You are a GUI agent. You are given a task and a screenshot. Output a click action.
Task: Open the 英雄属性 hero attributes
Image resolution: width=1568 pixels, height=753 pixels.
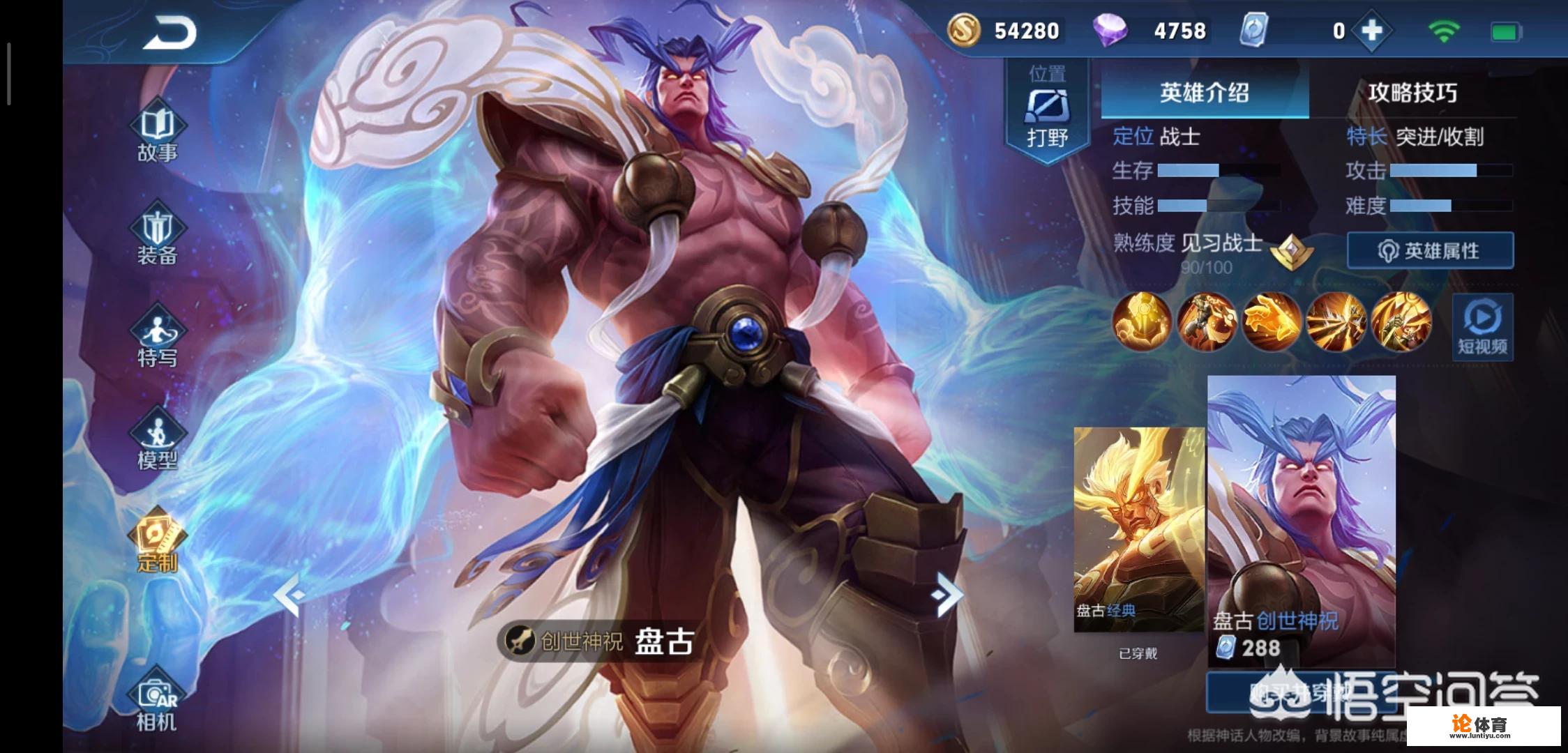click(1430, 251)
